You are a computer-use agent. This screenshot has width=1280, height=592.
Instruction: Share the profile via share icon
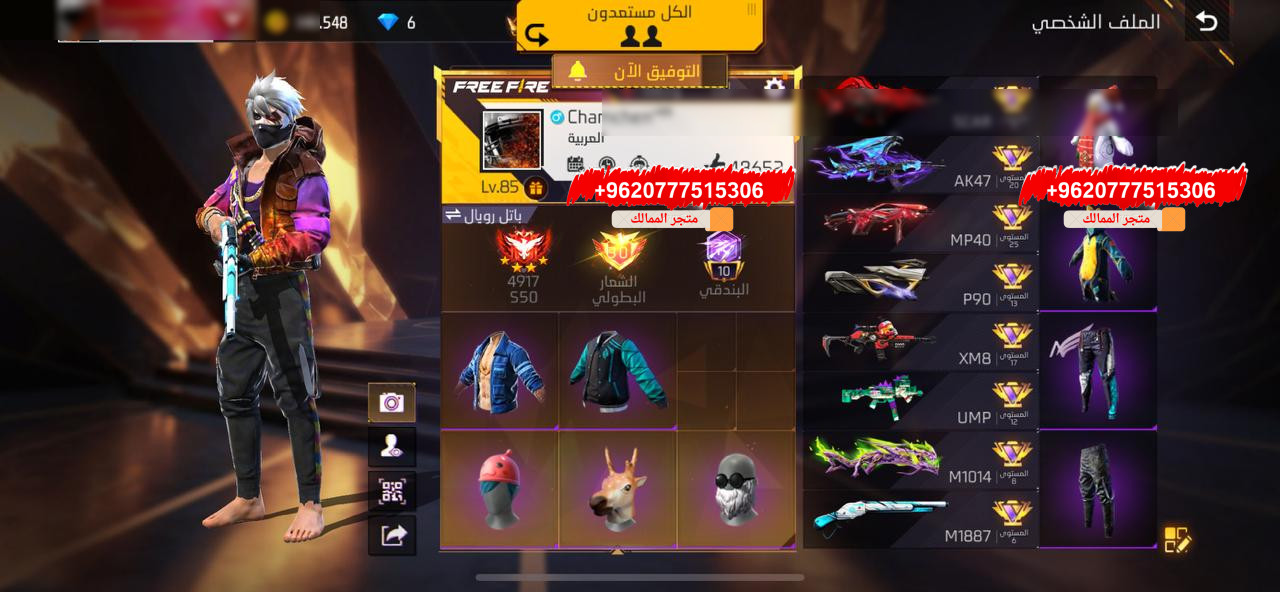pos(392,536)
